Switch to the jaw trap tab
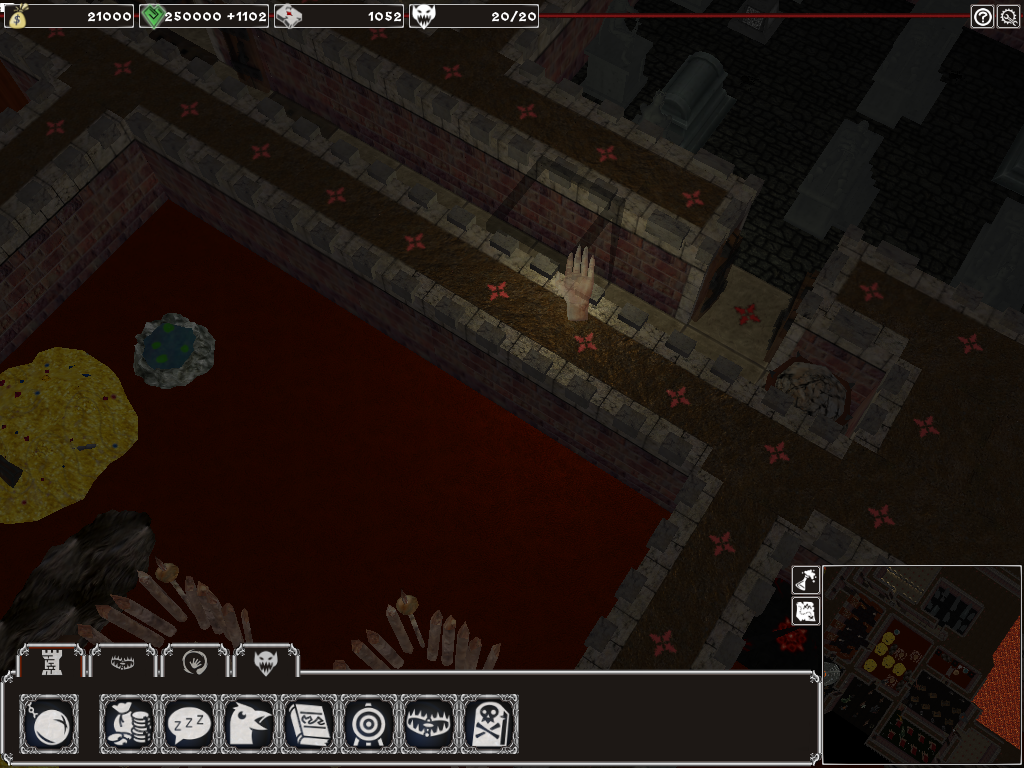Screen dimensions: 1024x768 point(123,661)
